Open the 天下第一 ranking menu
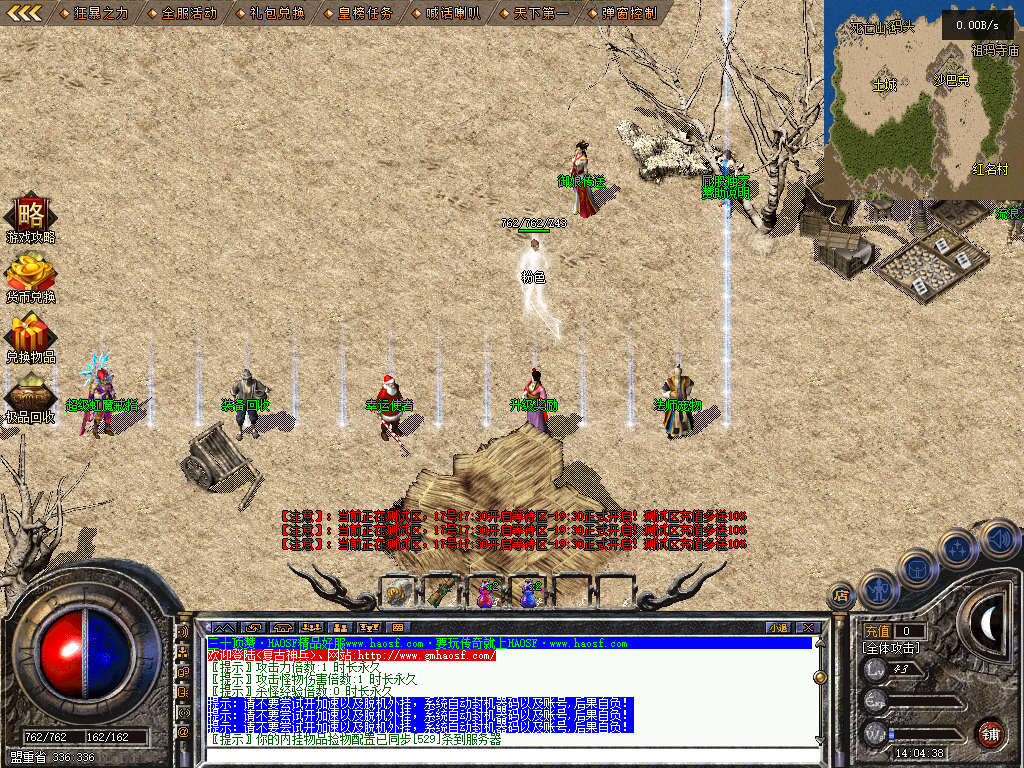1024x768 pixels. click(x=534, y=14)
